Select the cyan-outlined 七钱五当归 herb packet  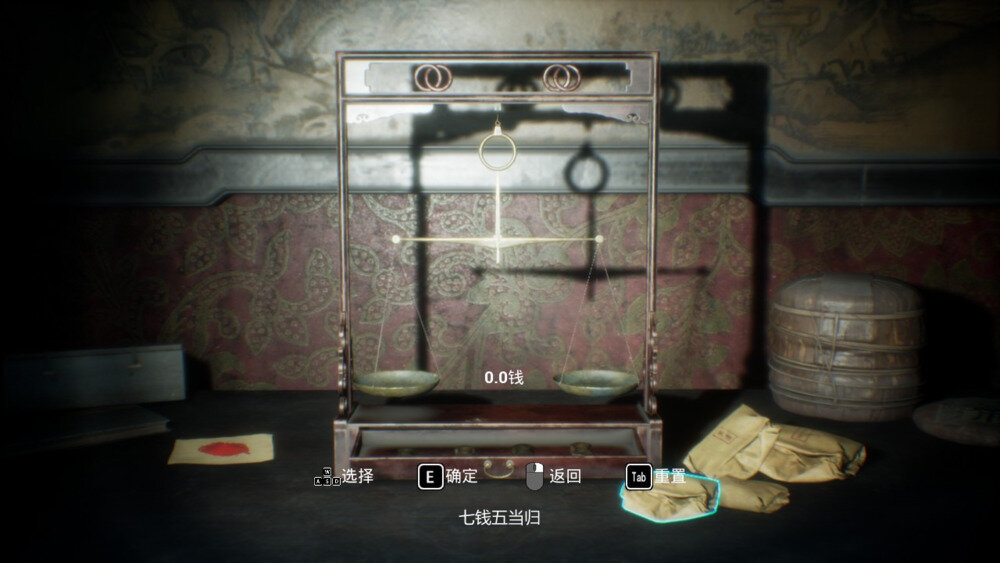coord(670,500)
